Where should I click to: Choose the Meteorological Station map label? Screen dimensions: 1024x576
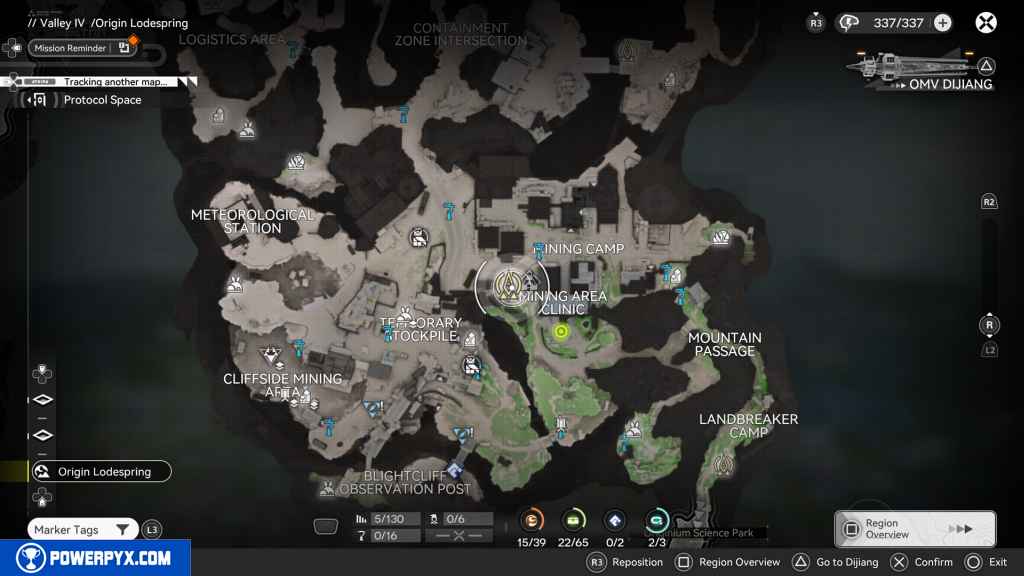click(252, 221)
